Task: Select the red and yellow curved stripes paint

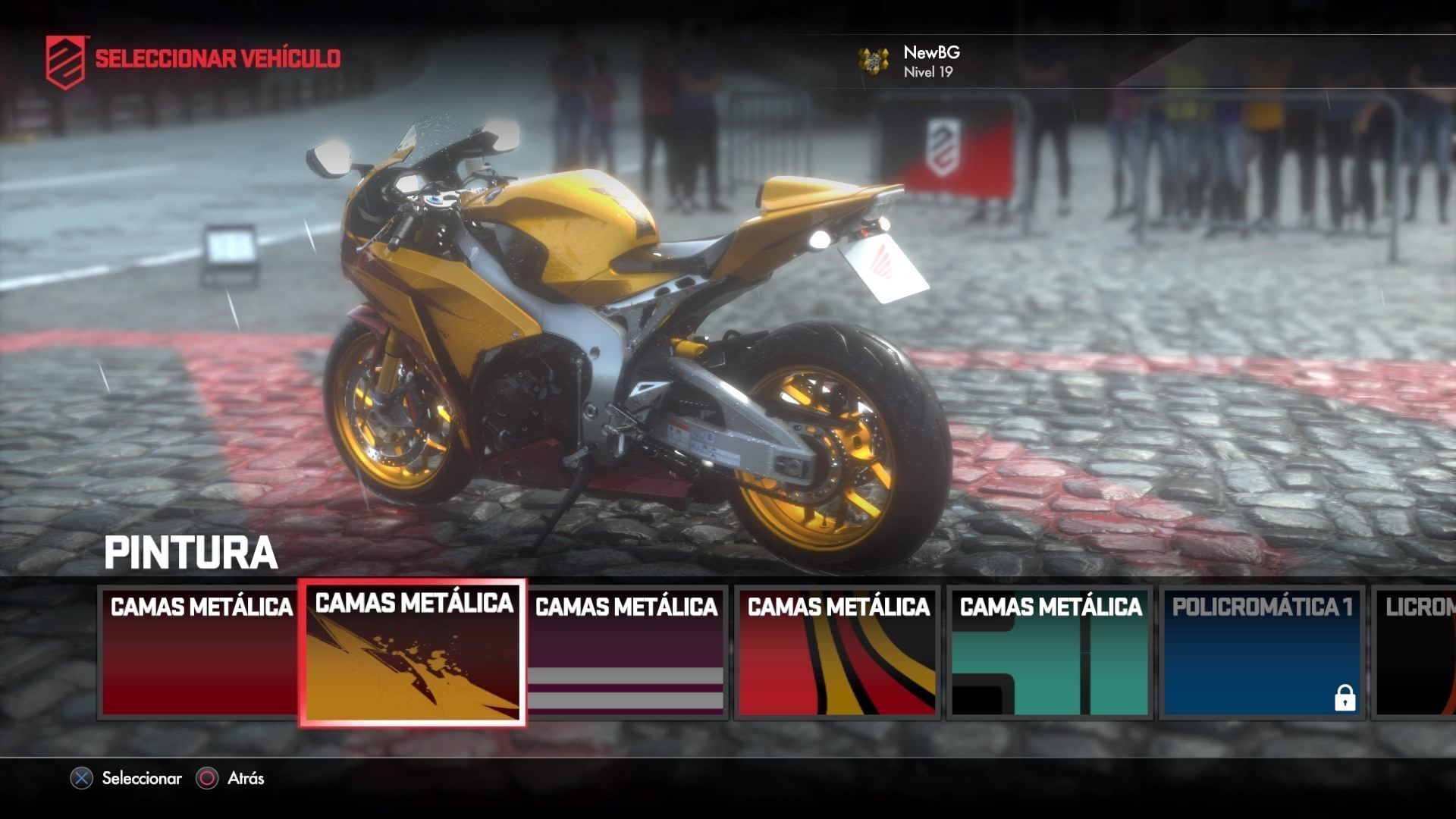Action: pyautogui.click(x=837, y=652)
